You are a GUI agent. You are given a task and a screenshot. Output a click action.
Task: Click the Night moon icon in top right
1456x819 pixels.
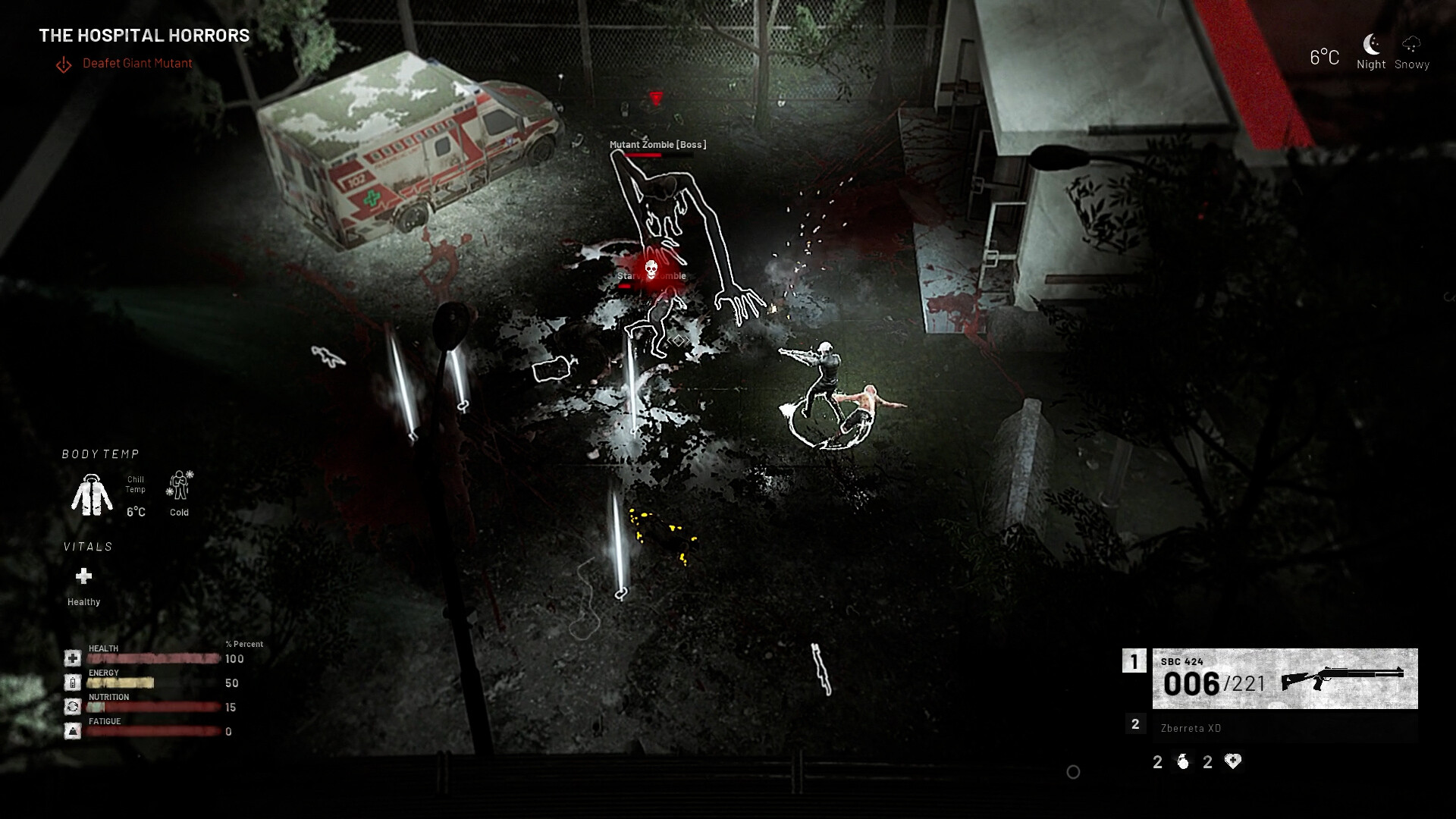(1371, 44)
